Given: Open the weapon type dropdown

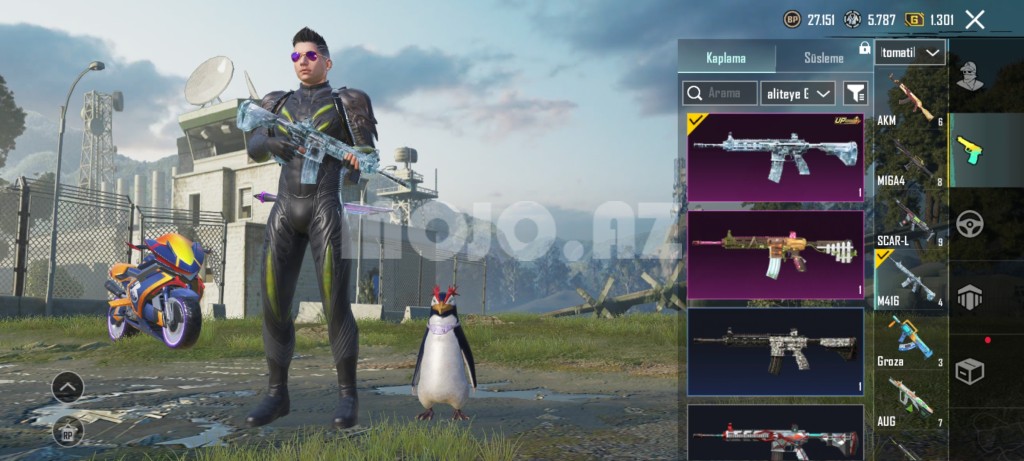Looking at the screenshot, I should click(x=910, y=52).
